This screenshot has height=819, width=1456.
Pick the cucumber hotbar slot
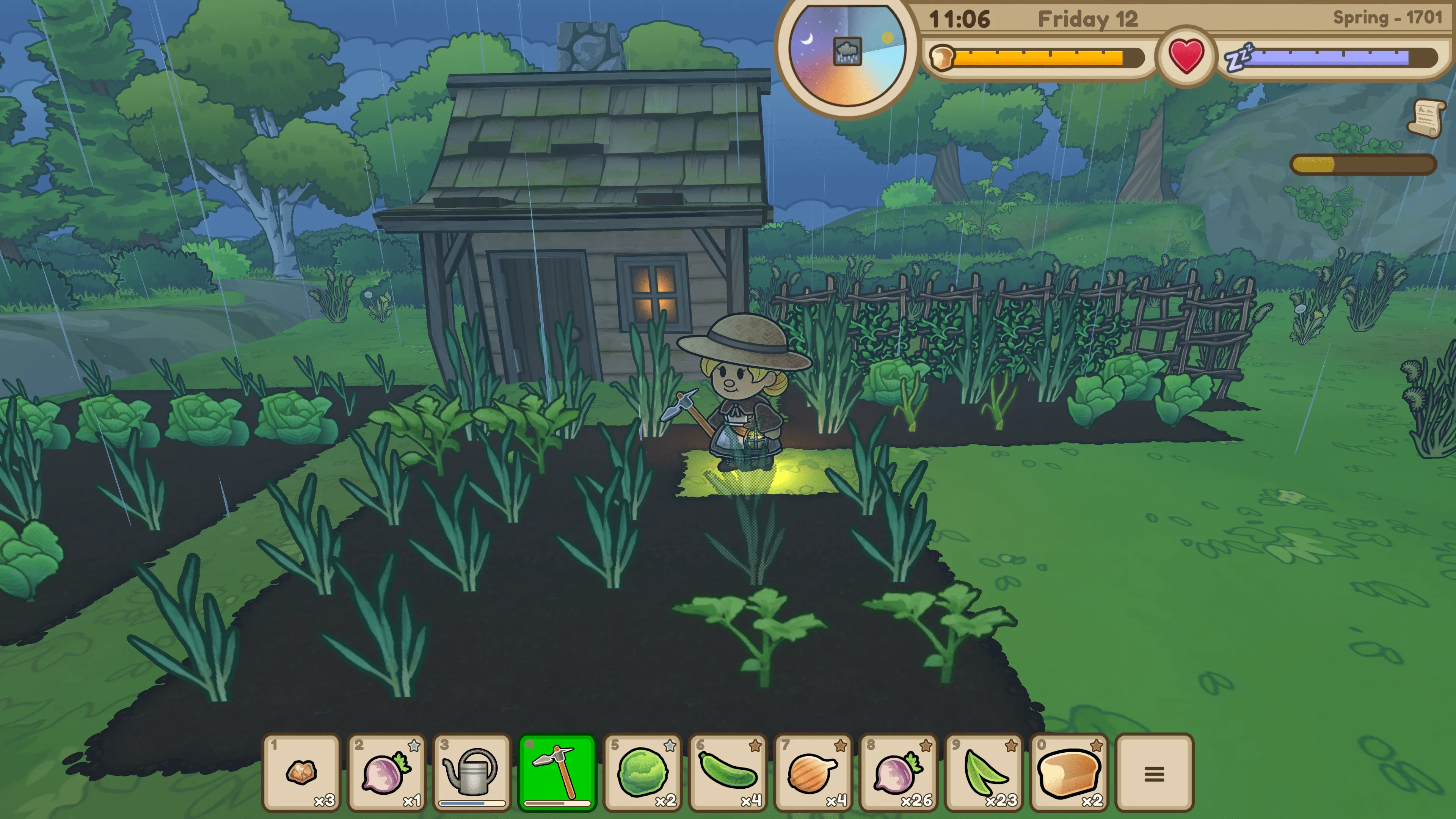point(728,772)
